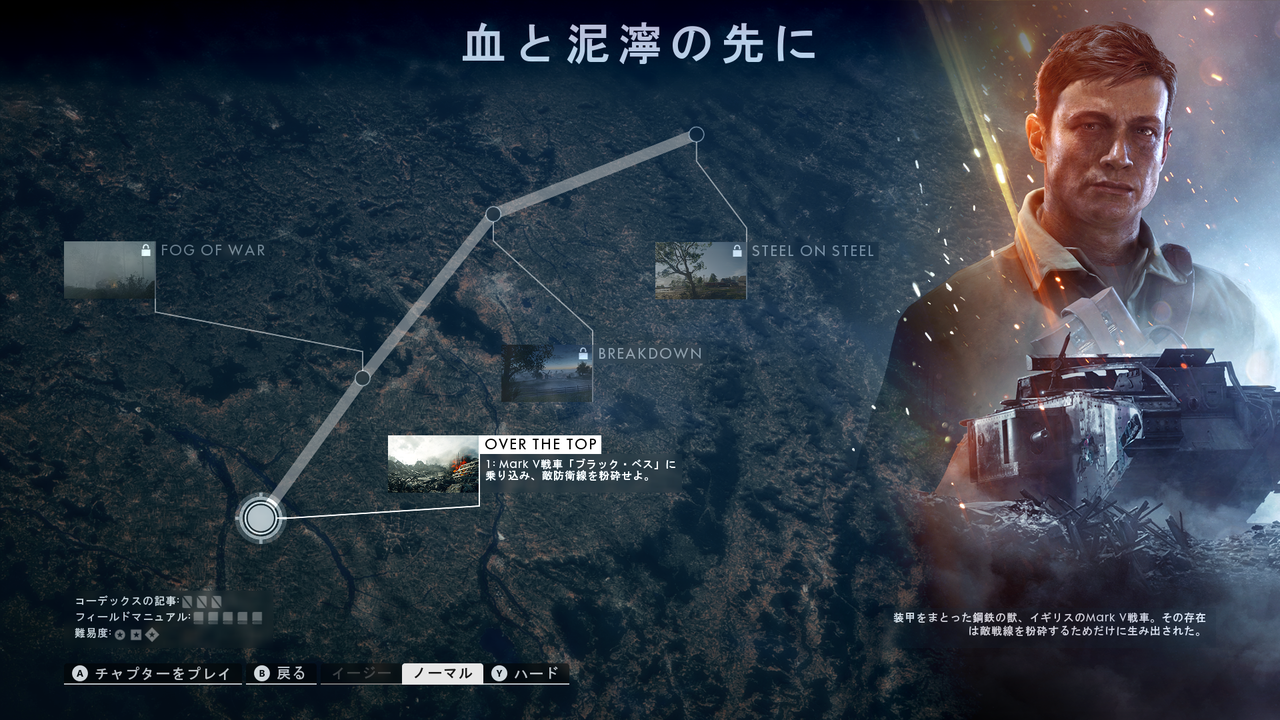Click the first コーデックスの記事 codex icon

(x=186, y=601)
